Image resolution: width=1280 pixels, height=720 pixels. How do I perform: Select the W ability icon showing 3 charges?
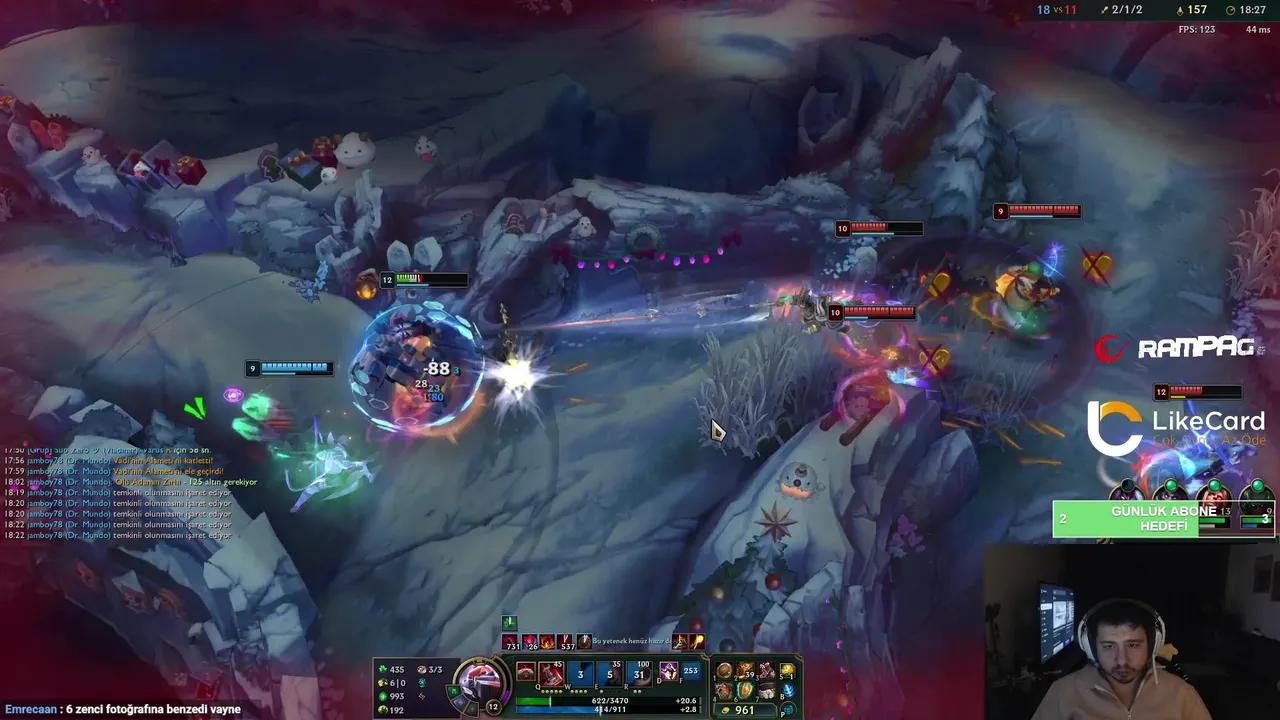pos(580,672)
